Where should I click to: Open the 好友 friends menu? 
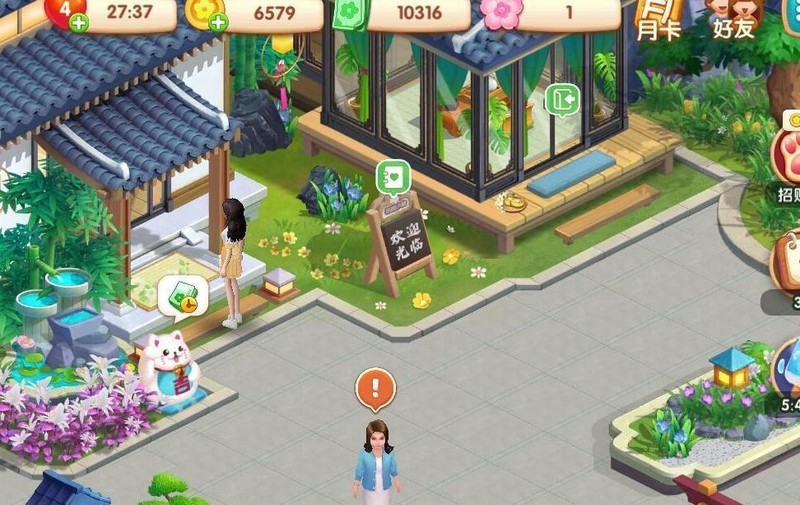735,18
